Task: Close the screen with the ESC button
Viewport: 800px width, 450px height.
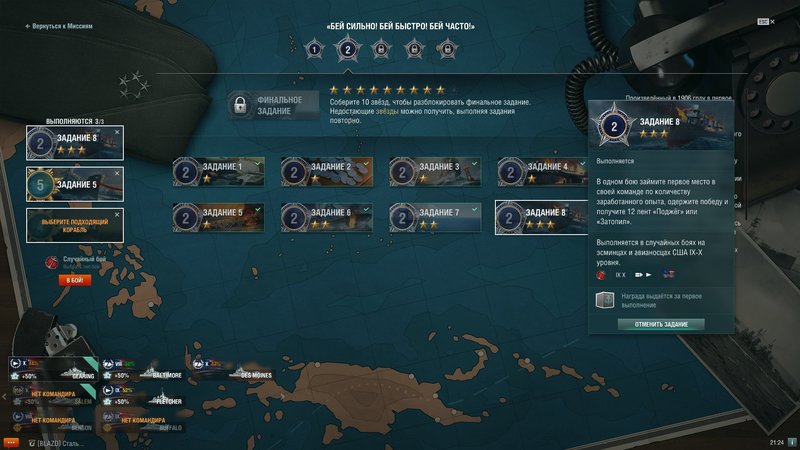Action: 764,21
